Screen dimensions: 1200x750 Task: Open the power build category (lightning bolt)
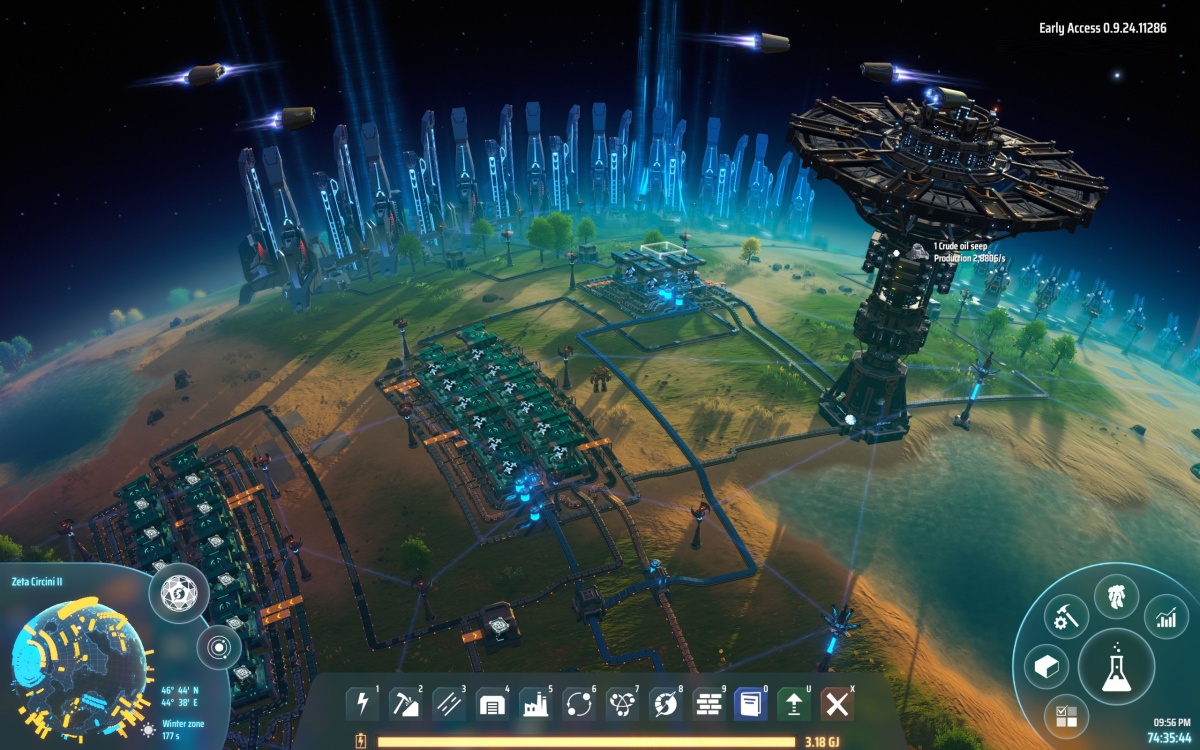(x=362, y=704)
